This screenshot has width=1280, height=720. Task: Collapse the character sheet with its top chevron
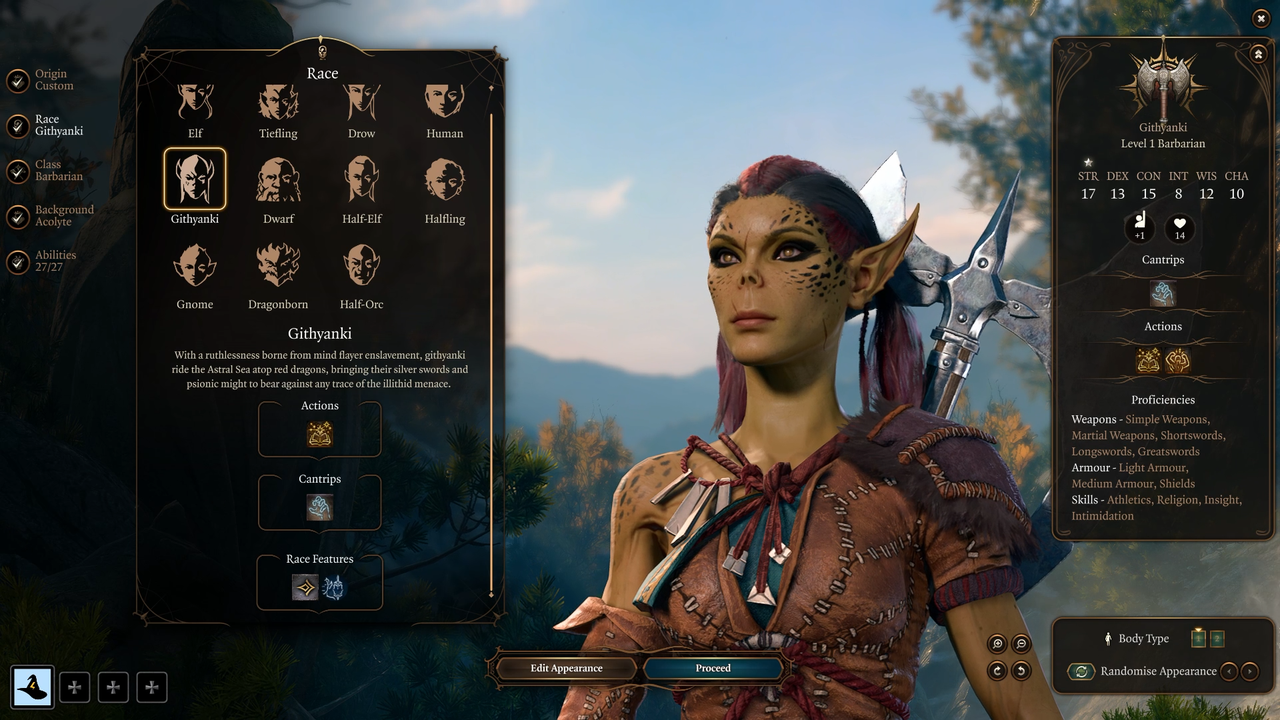coord(1258,52)
